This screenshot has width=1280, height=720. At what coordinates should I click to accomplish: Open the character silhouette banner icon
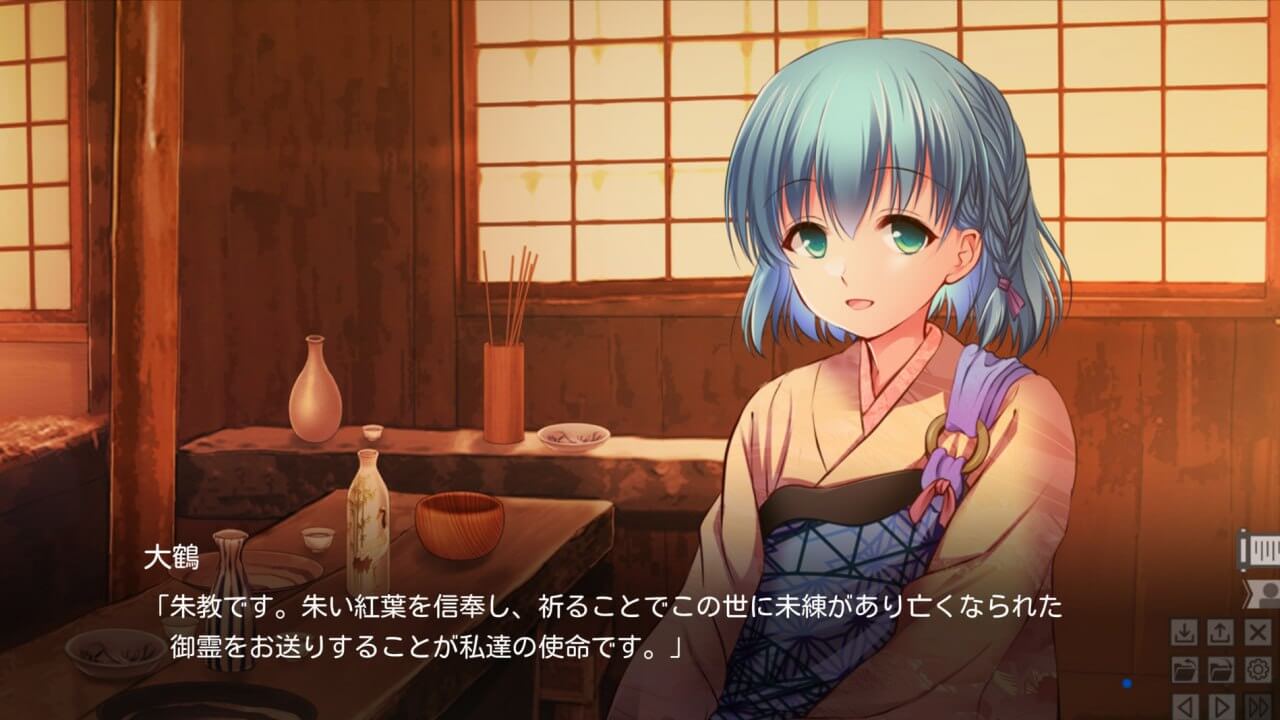click(x=1263, y=593)
